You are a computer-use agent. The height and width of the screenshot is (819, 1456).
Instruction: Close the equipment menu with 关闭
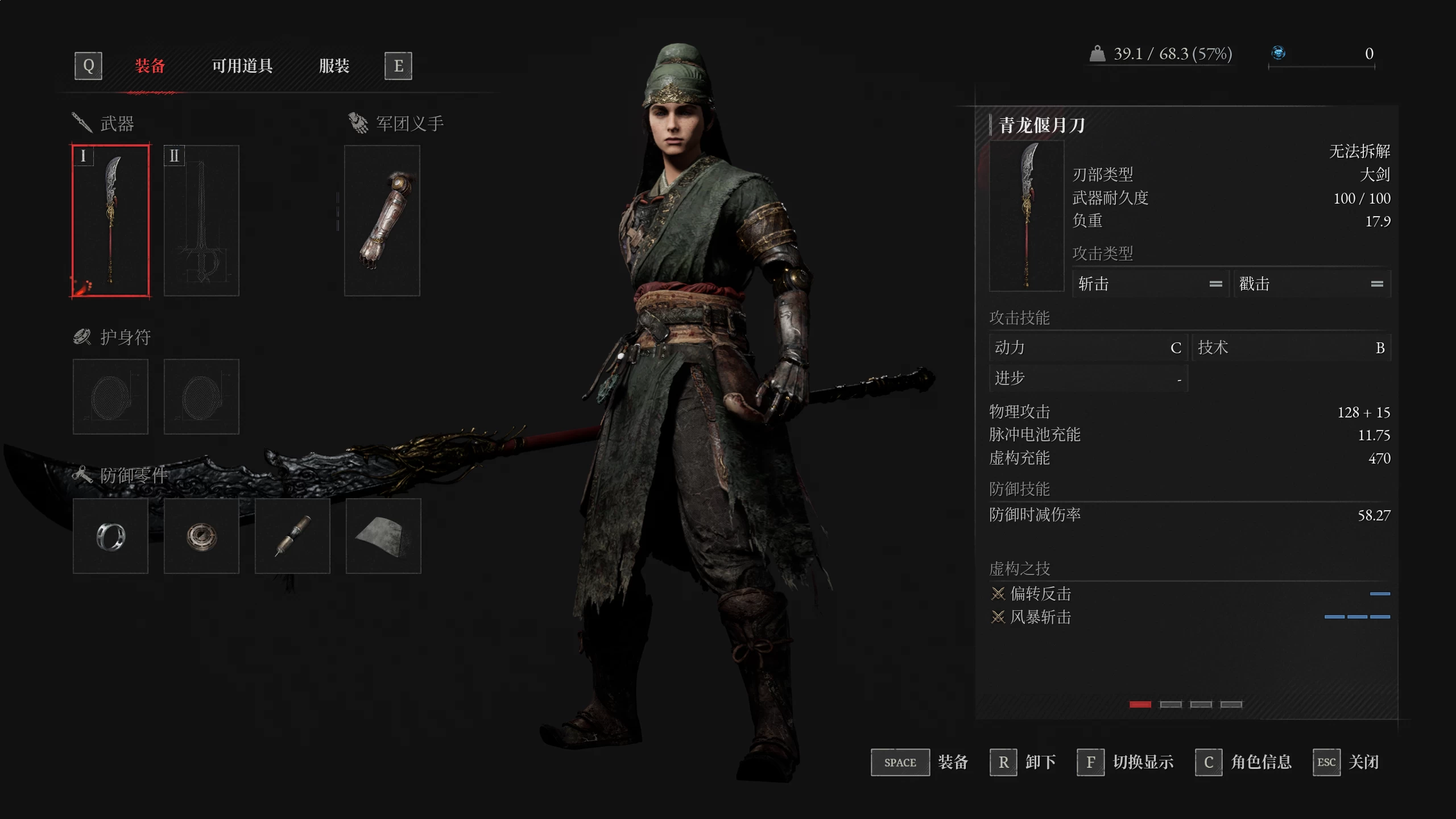(1346, 762)
